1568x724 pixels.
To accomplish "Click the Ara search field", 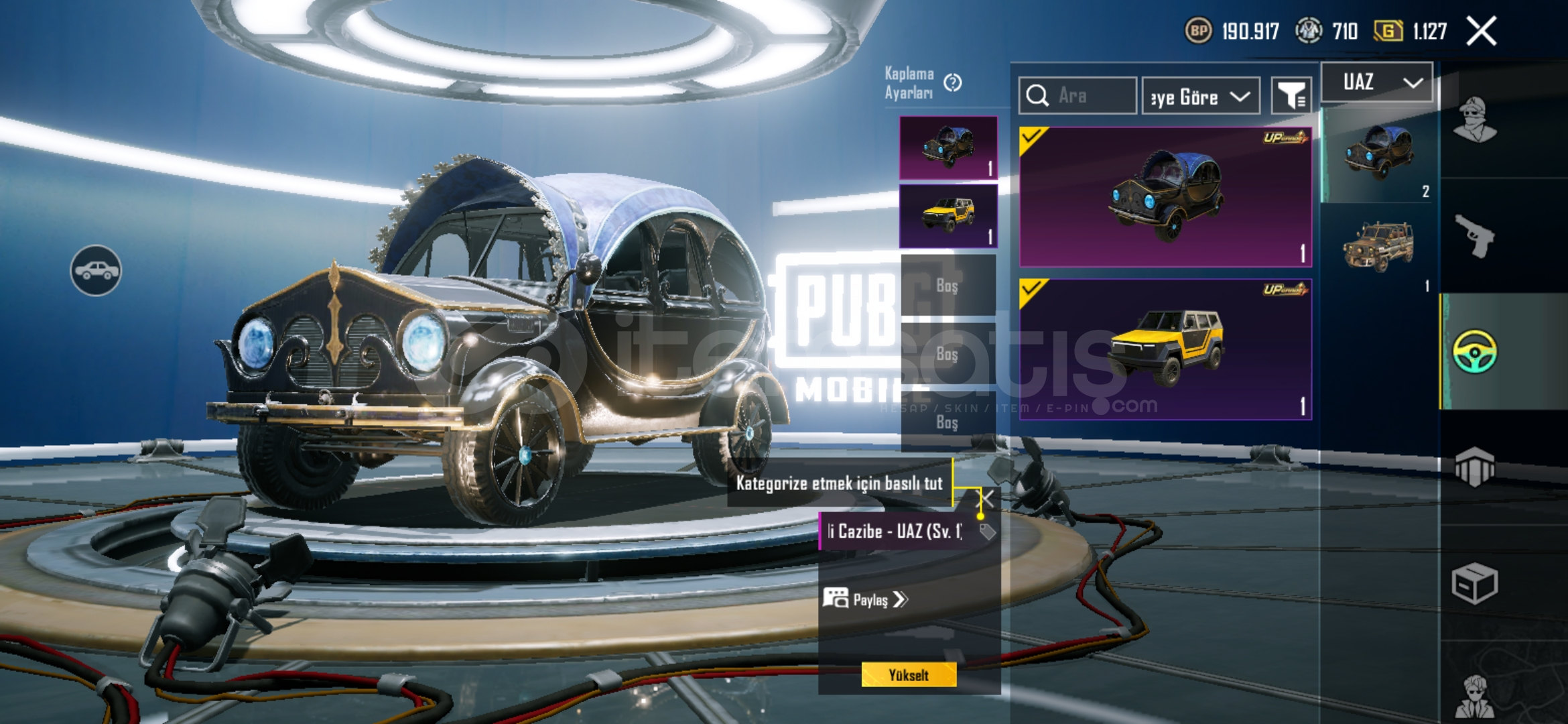I will 1077,96.
